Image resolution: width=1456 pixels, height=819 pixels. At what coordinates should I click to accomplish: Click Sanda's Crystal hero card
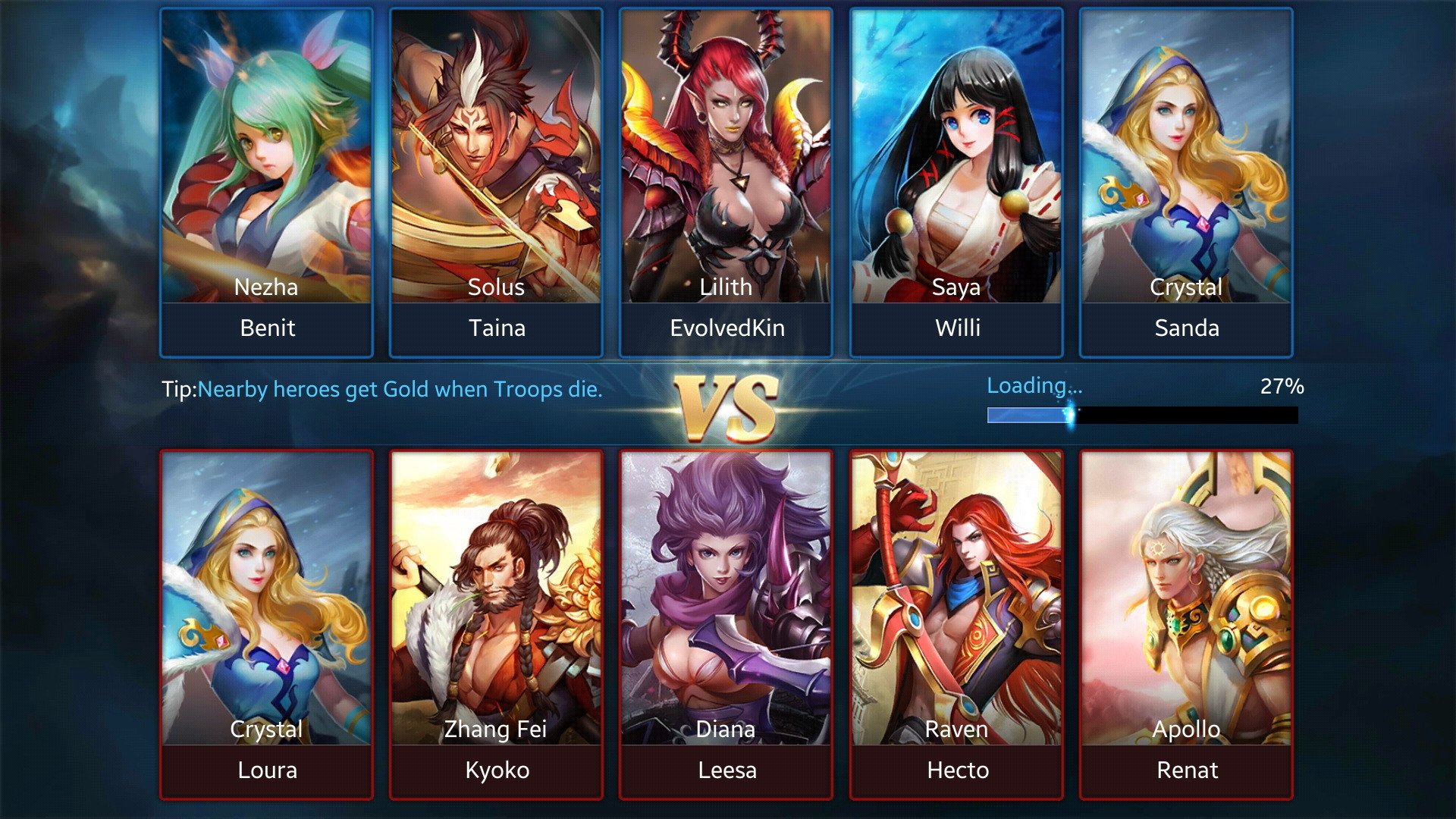click(x=1186, y=182)
